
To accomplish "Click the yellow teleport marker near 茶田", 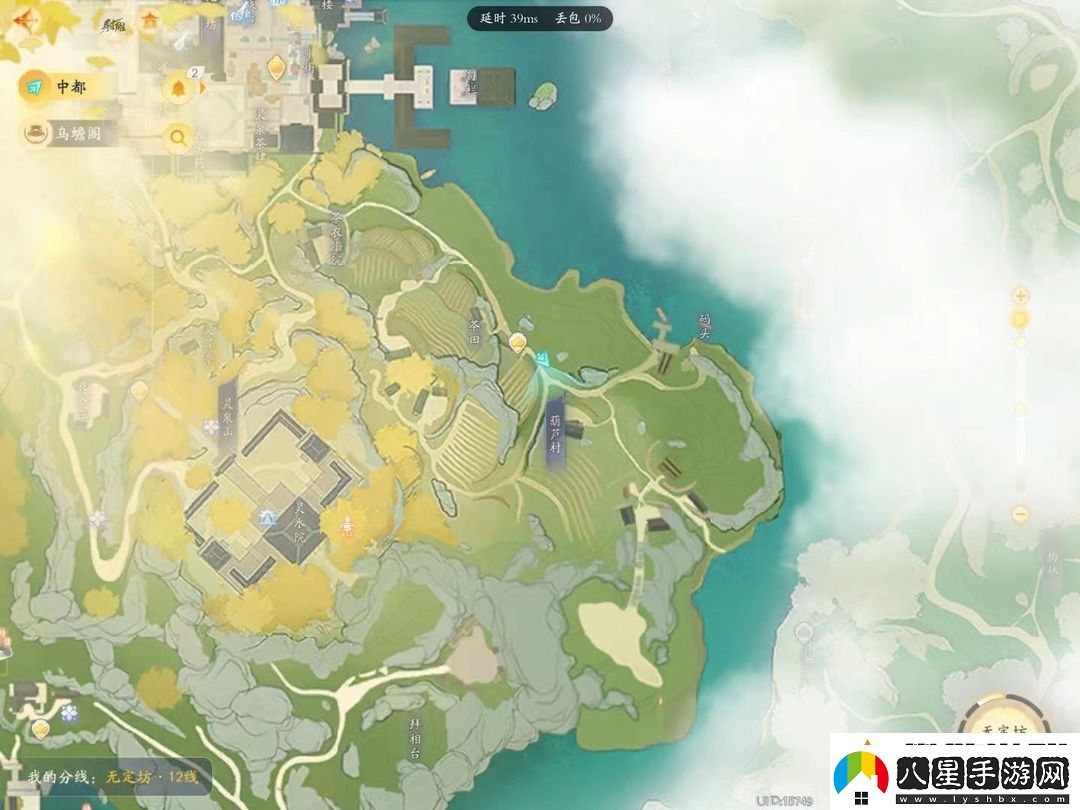I will (518, 343).
